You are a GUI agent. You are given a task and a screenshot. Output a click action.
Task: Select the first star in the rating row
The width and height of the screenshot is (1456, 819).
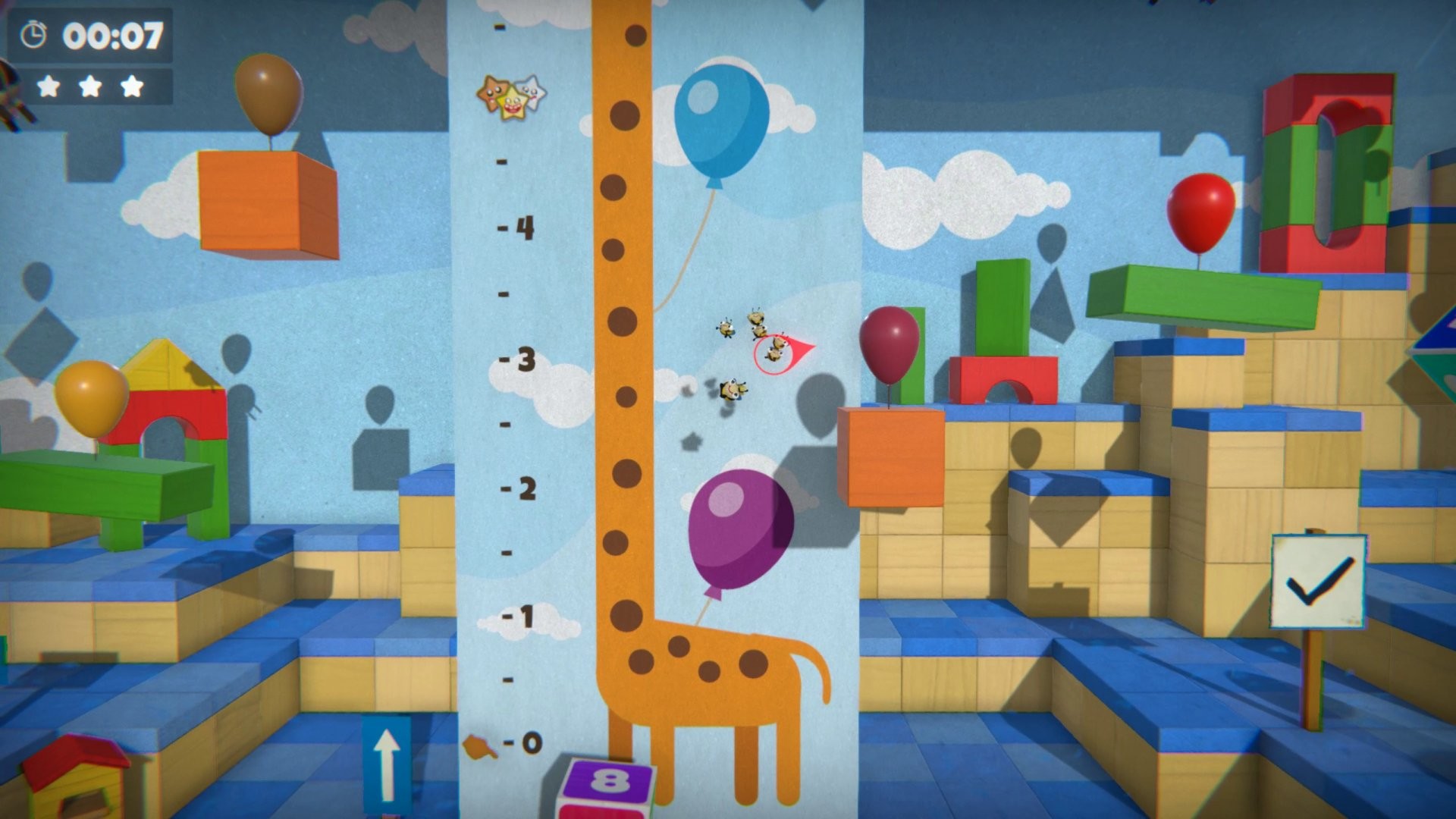coord(47,86)
